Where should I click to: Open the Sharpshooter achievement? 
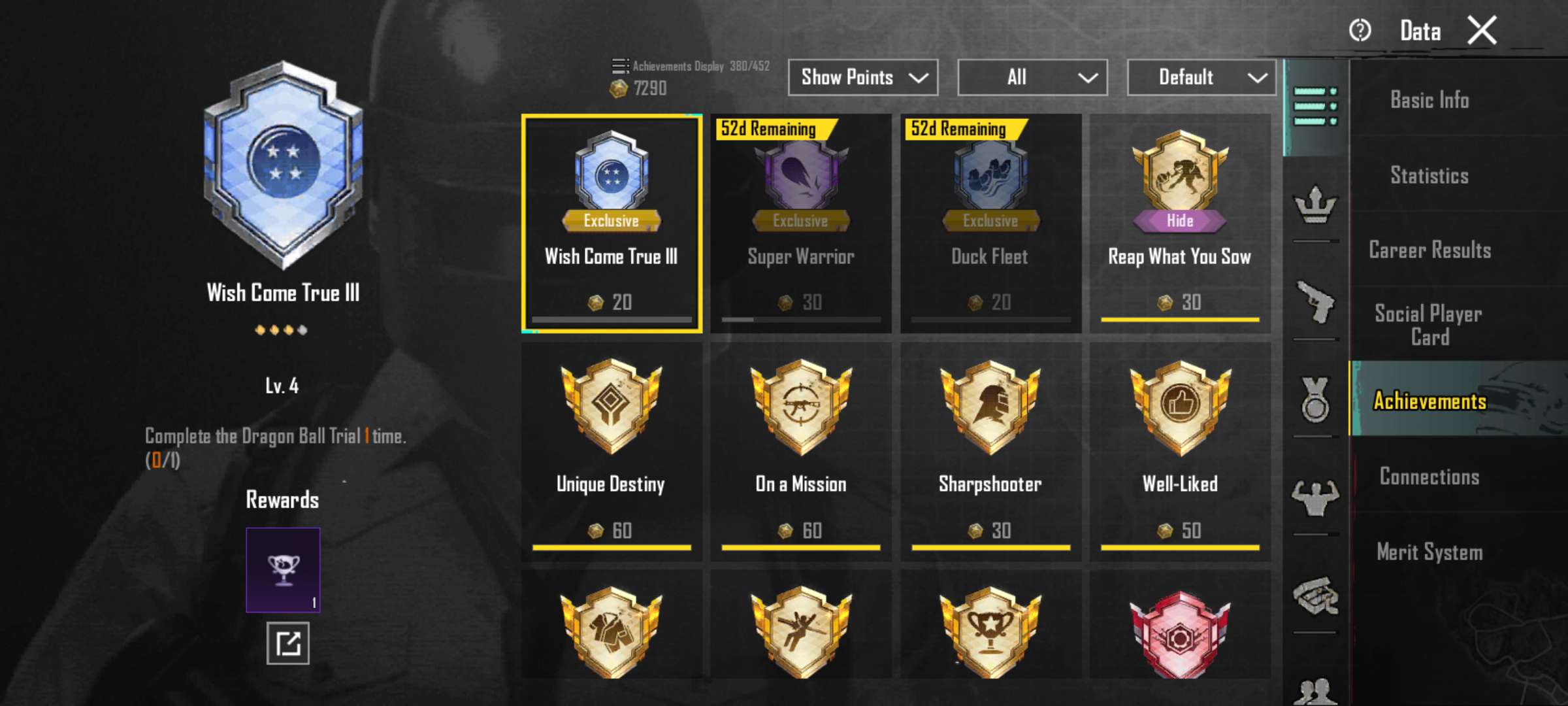pos(990,451)
